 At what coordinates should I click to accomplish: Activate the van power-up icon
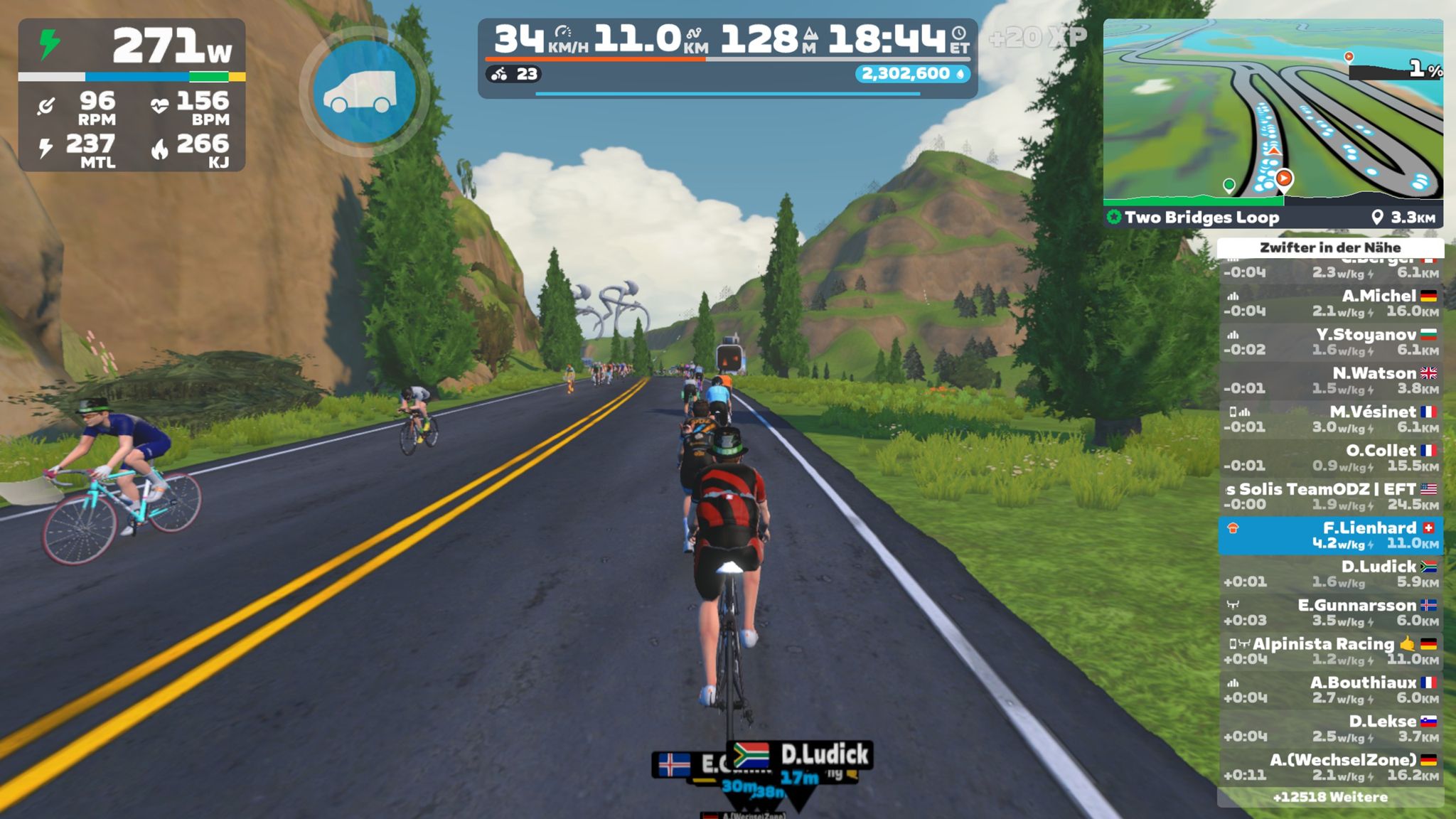[x=364, y=92]
